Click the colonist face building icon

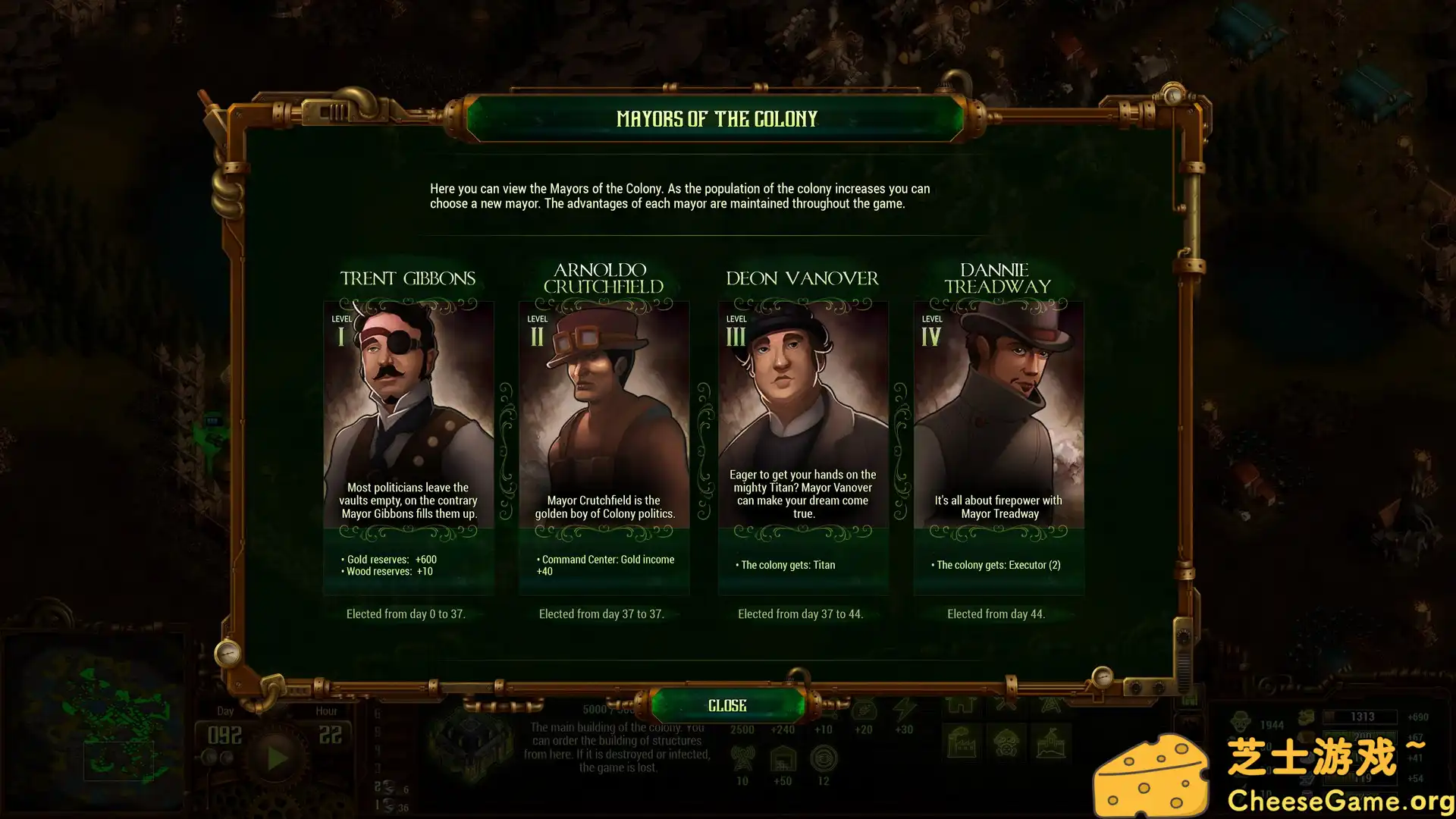click(x=1007, y=742)
